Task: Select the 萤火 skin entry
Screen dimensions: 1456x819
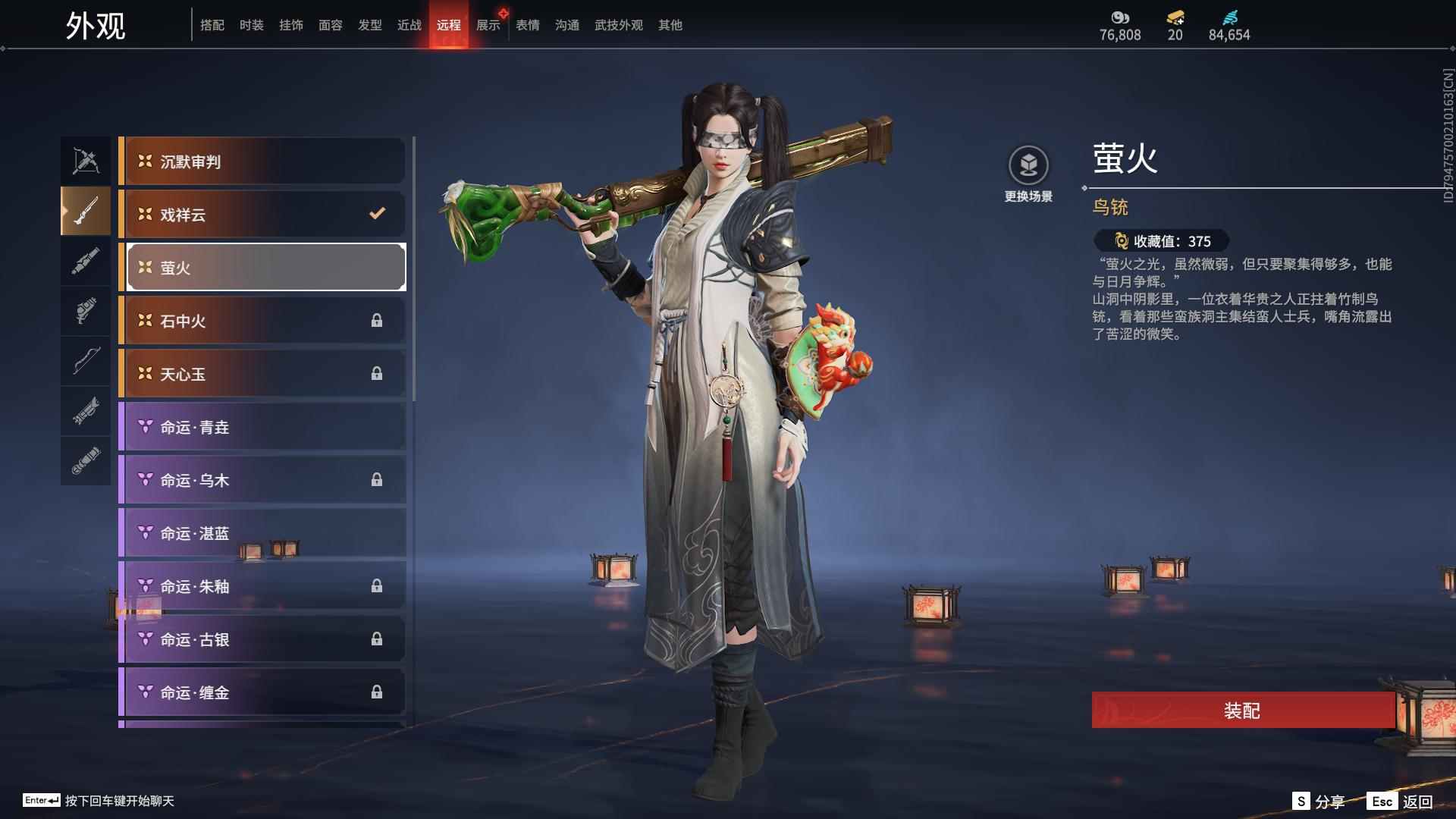Action: point(264,267)
